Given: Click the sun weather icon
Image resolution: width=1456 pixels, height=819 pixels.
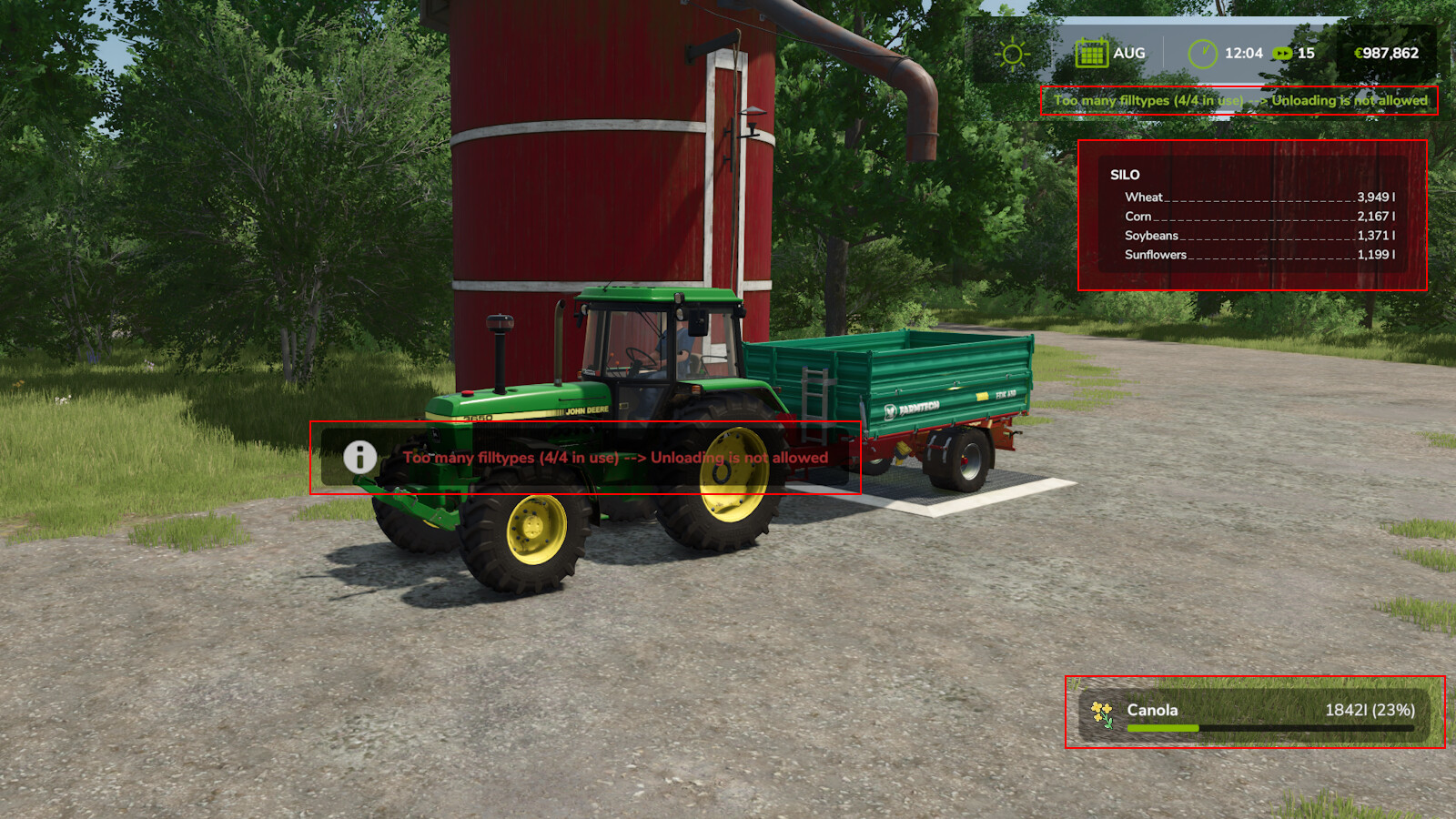Looking at the screenshot, I should (1012, 54).
